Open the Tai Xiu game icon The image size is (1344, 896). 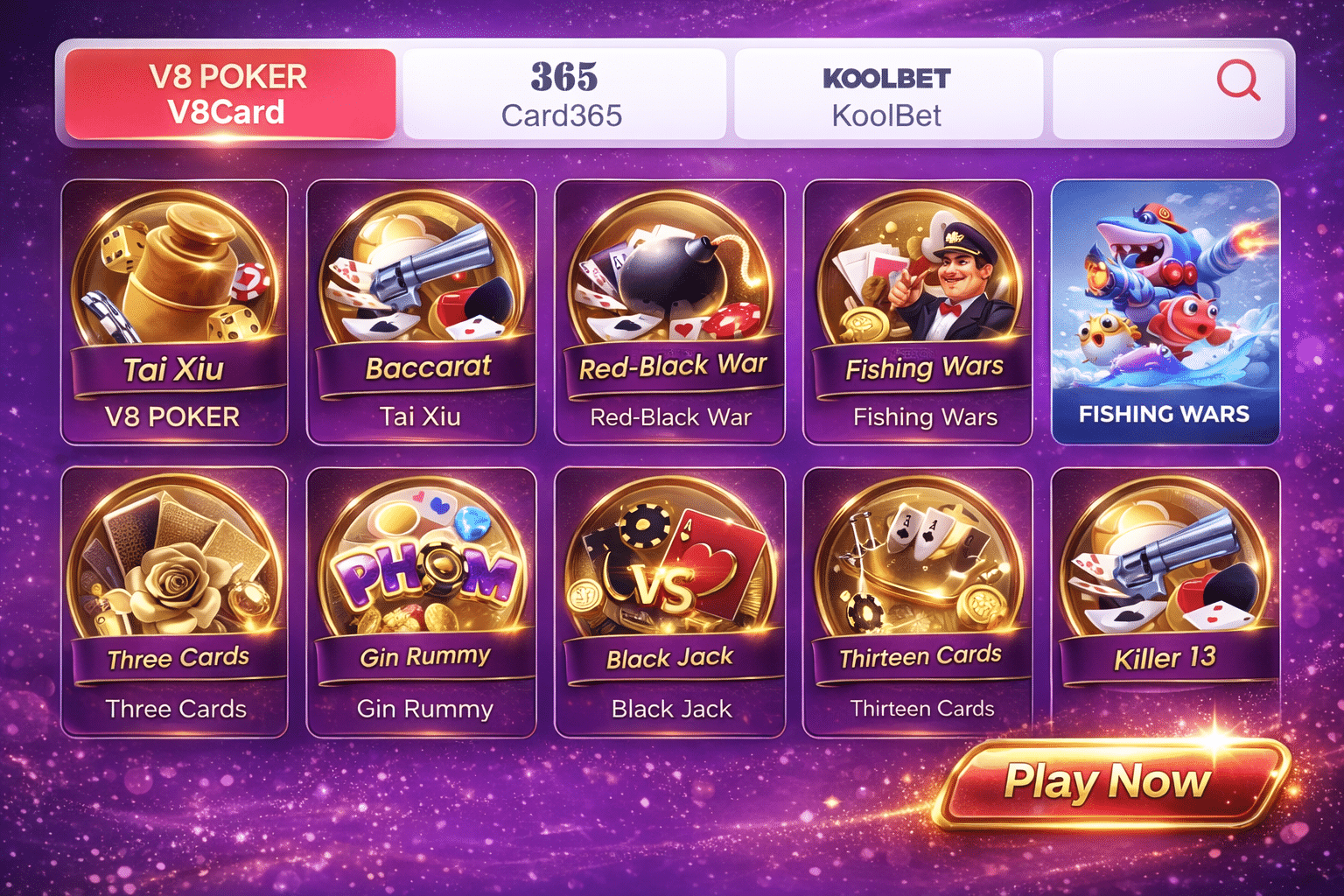pos(175,280)
